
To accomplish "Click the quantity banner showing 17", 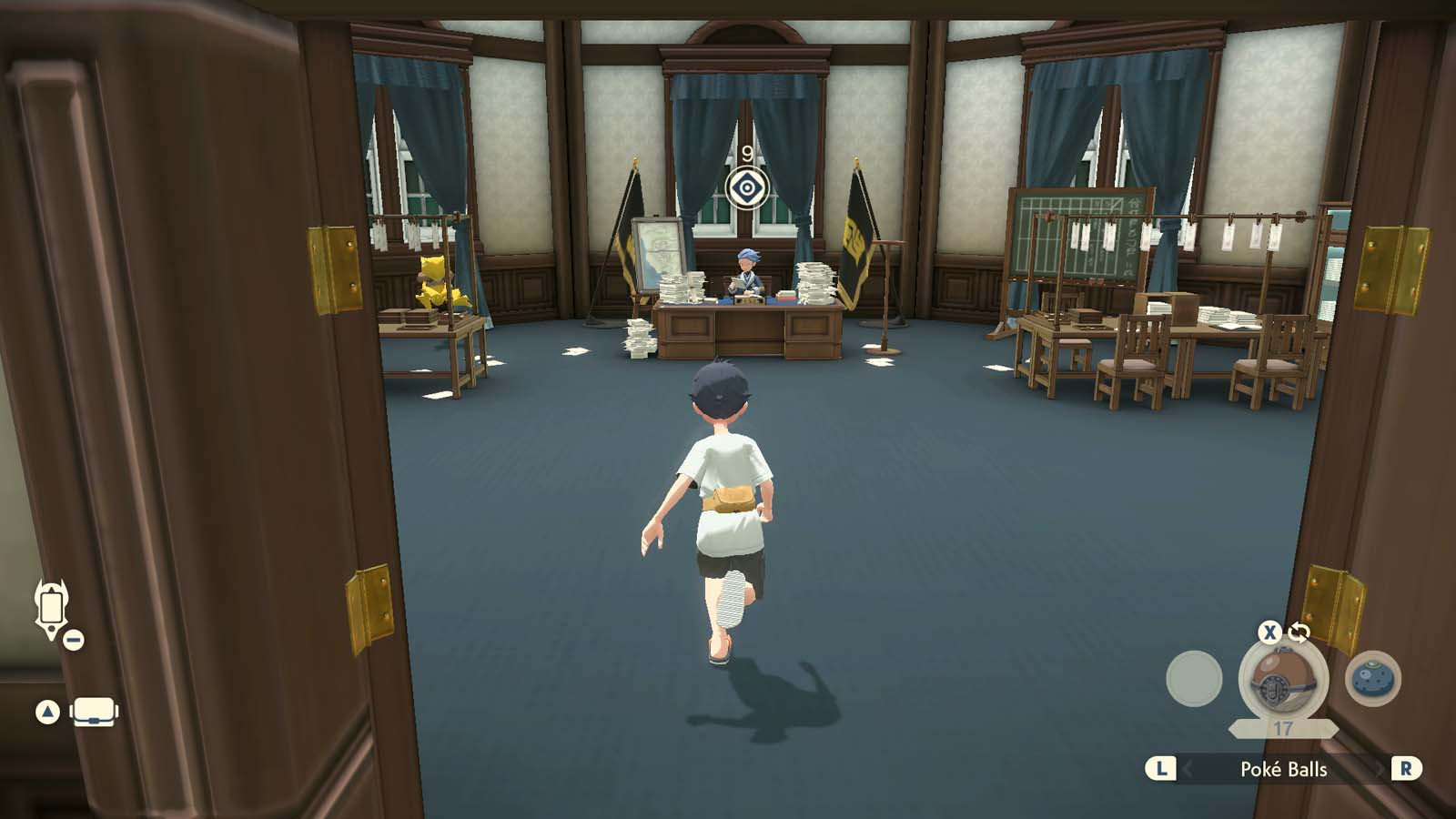I will pos(1283,728).
